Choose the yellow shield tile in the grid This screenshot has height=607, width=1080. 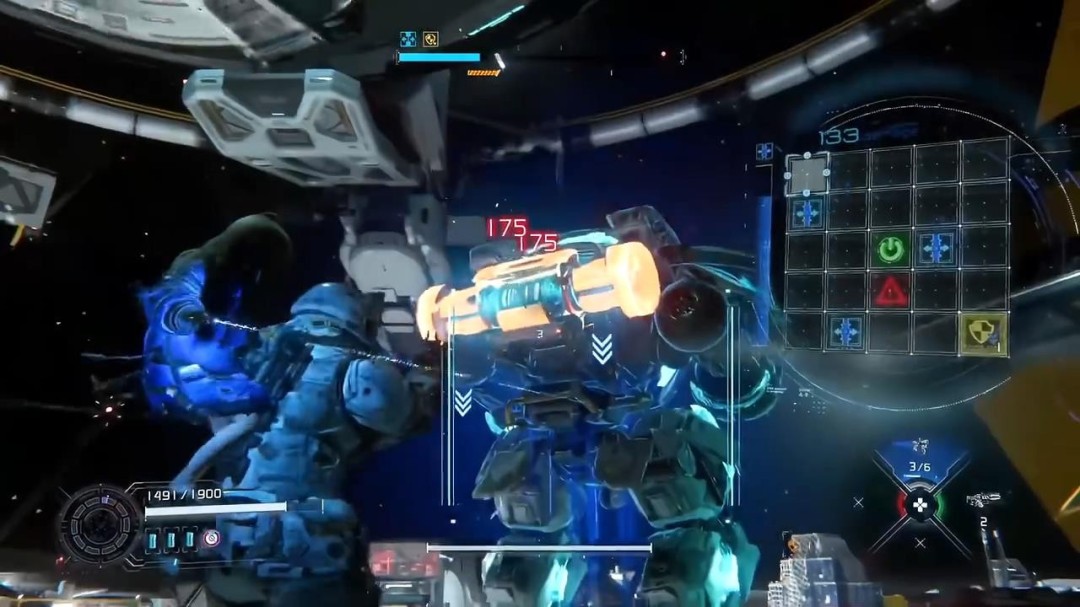pos(984,334)
